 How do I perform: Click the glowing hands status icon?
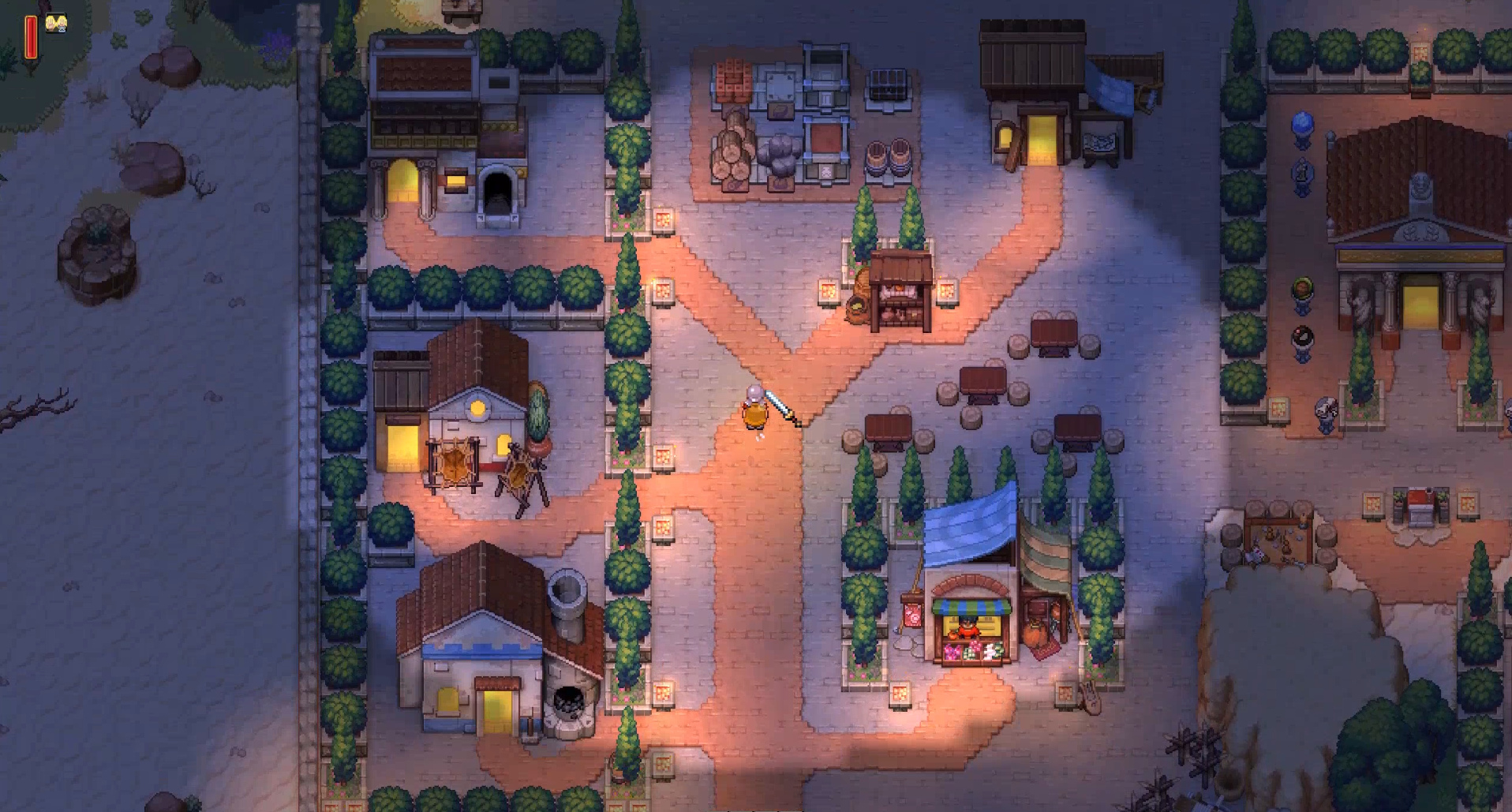tap(55, 23)
